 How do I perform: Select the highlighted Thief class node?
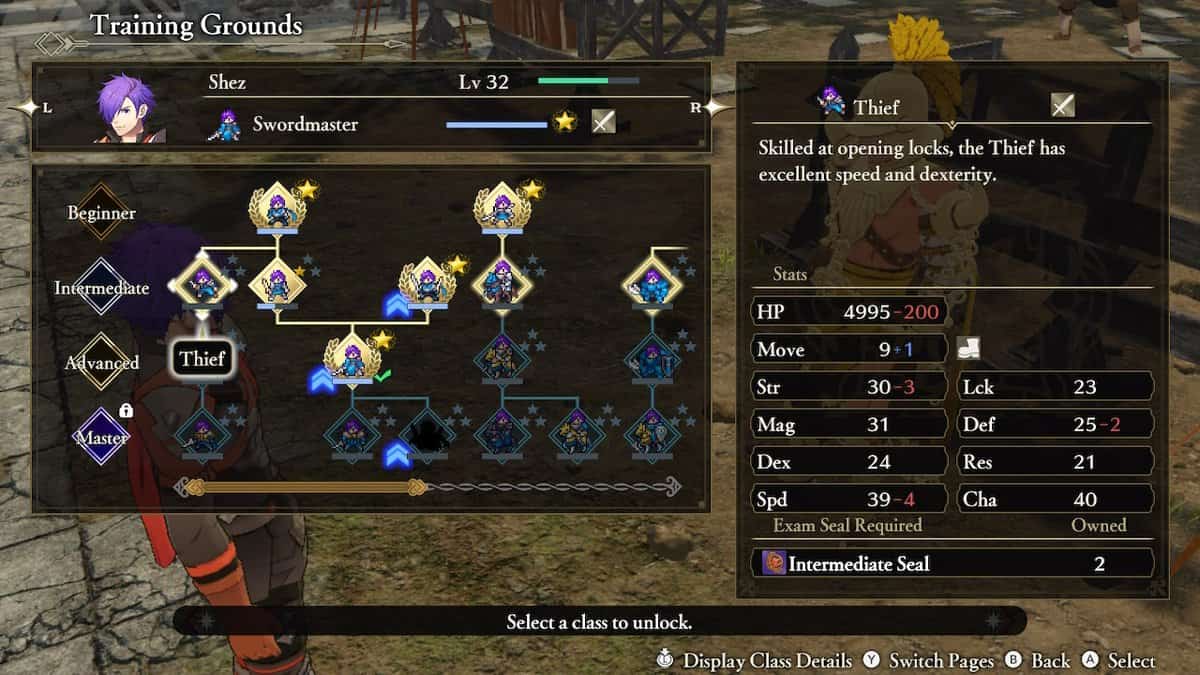[203, 286]
